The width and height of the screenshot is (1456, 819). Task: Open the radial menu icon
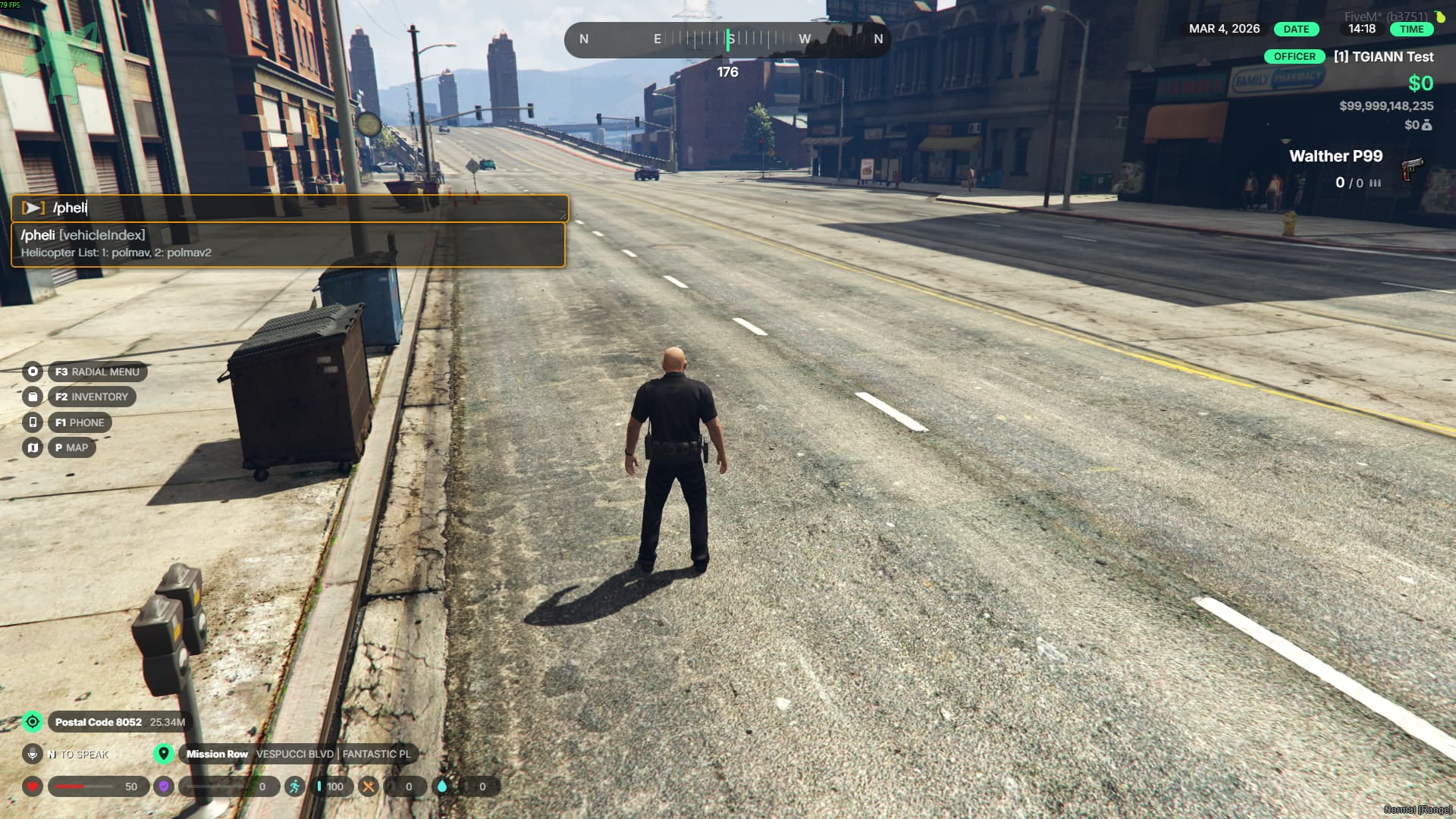pyautogui.click(x=33, y=372)
